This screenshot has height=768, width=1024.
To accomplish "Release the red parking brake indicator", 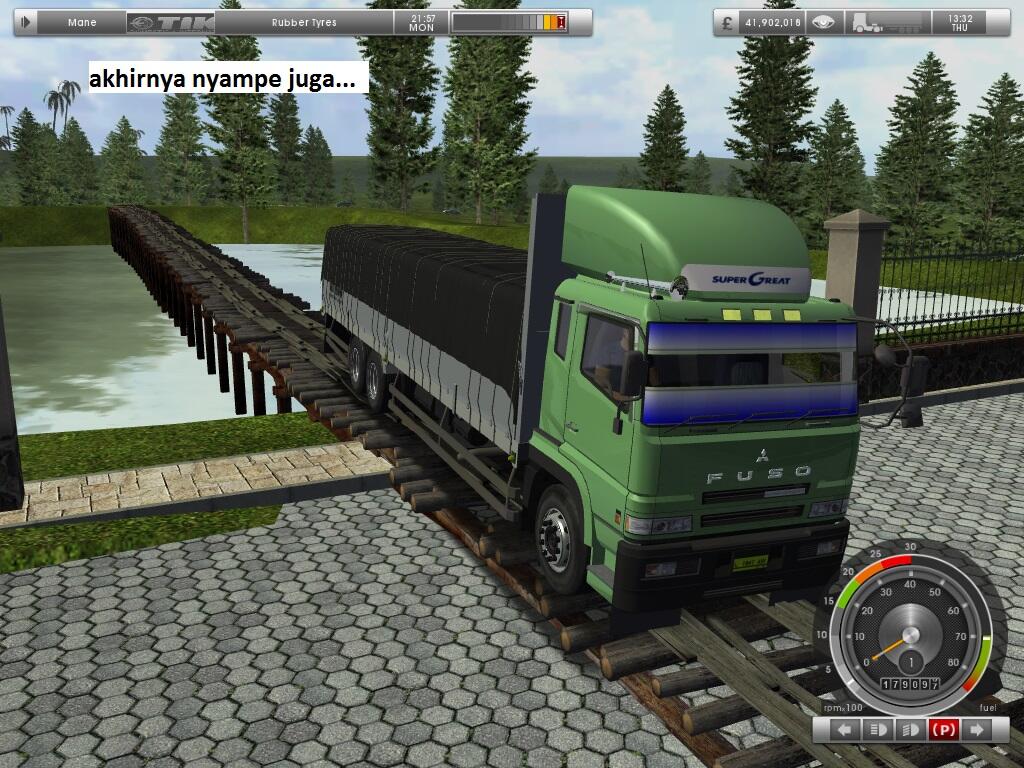I will (942, 730).
